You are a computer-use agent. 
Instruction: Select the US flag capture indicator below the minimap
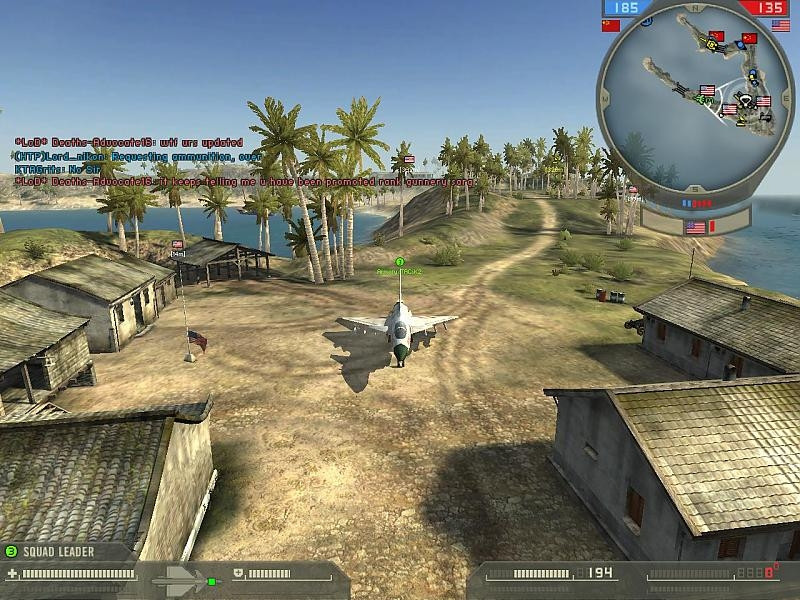(x=695, y=228)
